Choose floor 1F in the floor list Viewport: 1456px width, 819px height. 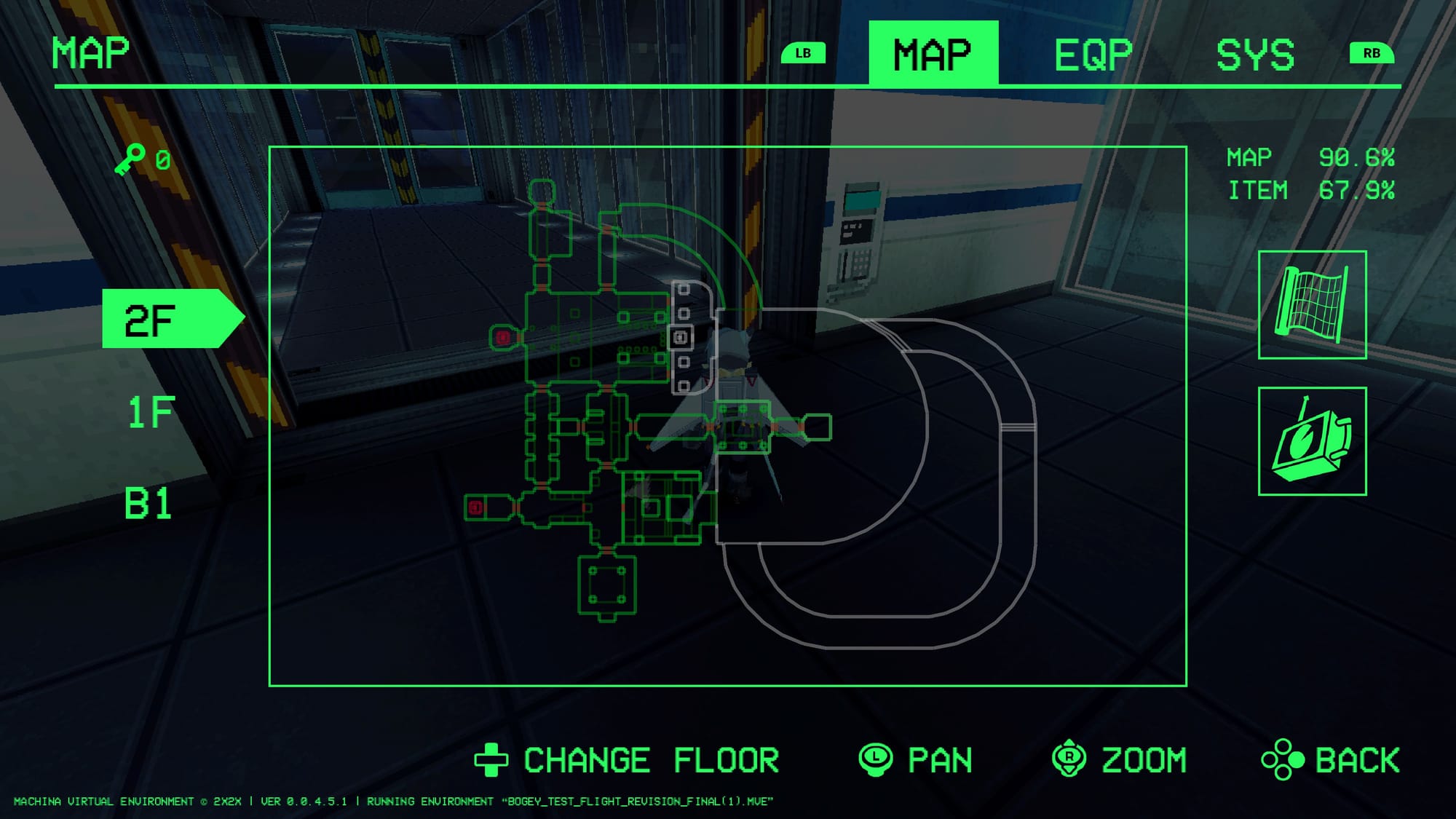point(151,412)
